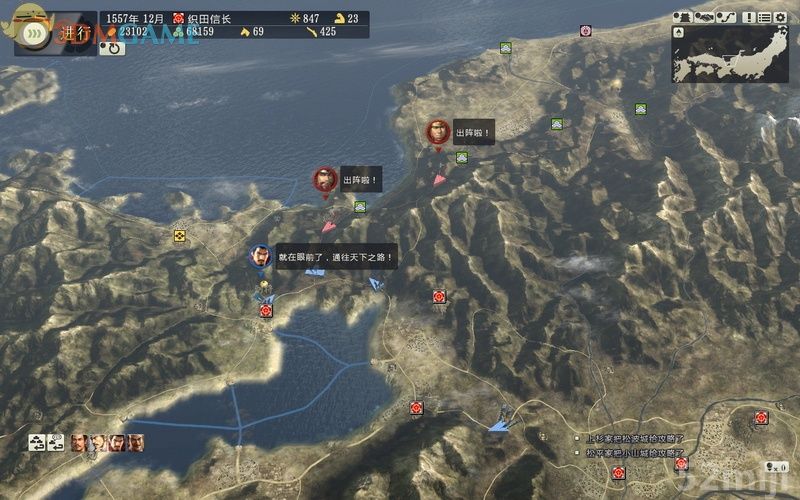Toggle the castle map filter icon
Screen dimensions: 800x500
pos(683,17)
